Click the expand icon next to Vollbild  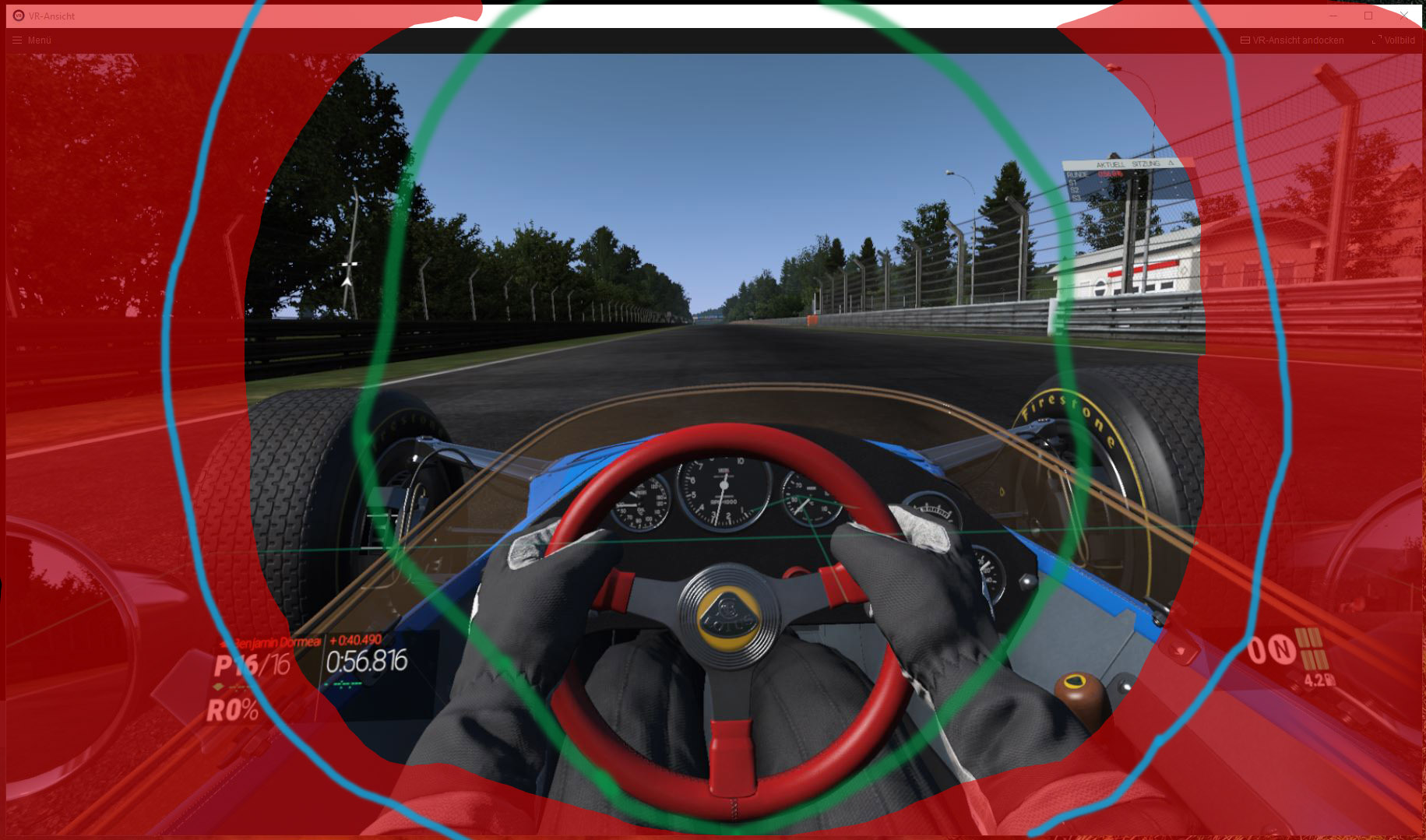[x=1375, y=40]
